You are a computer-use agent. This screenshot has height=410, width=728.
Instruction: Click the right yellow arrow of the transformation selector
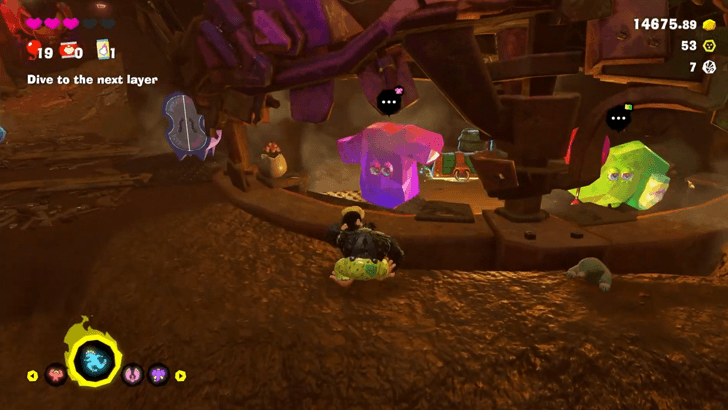coord(181,376)
